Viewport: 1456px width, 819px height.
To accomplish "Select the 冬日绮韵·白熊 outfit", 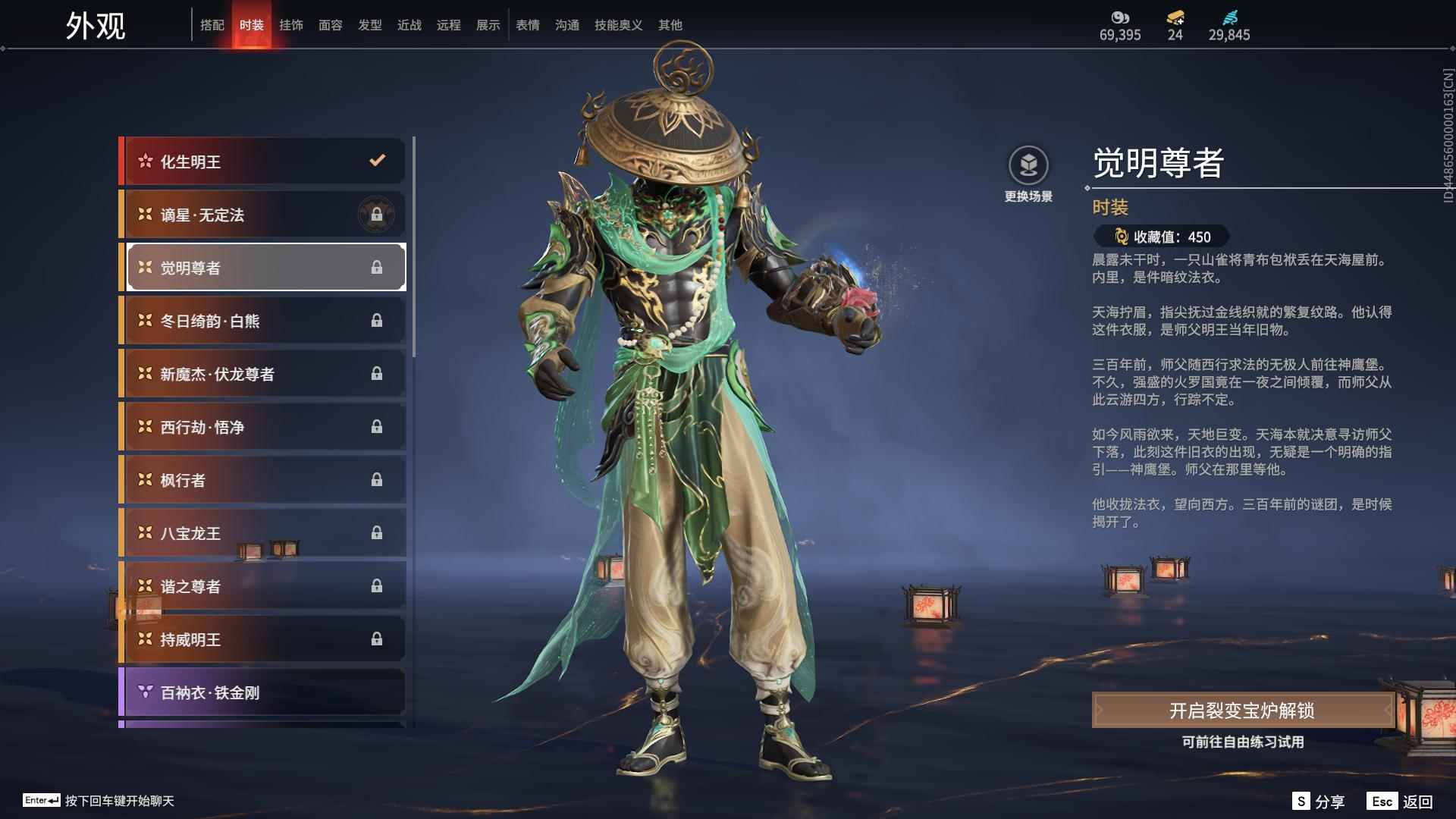I will [x=263, y=321].
